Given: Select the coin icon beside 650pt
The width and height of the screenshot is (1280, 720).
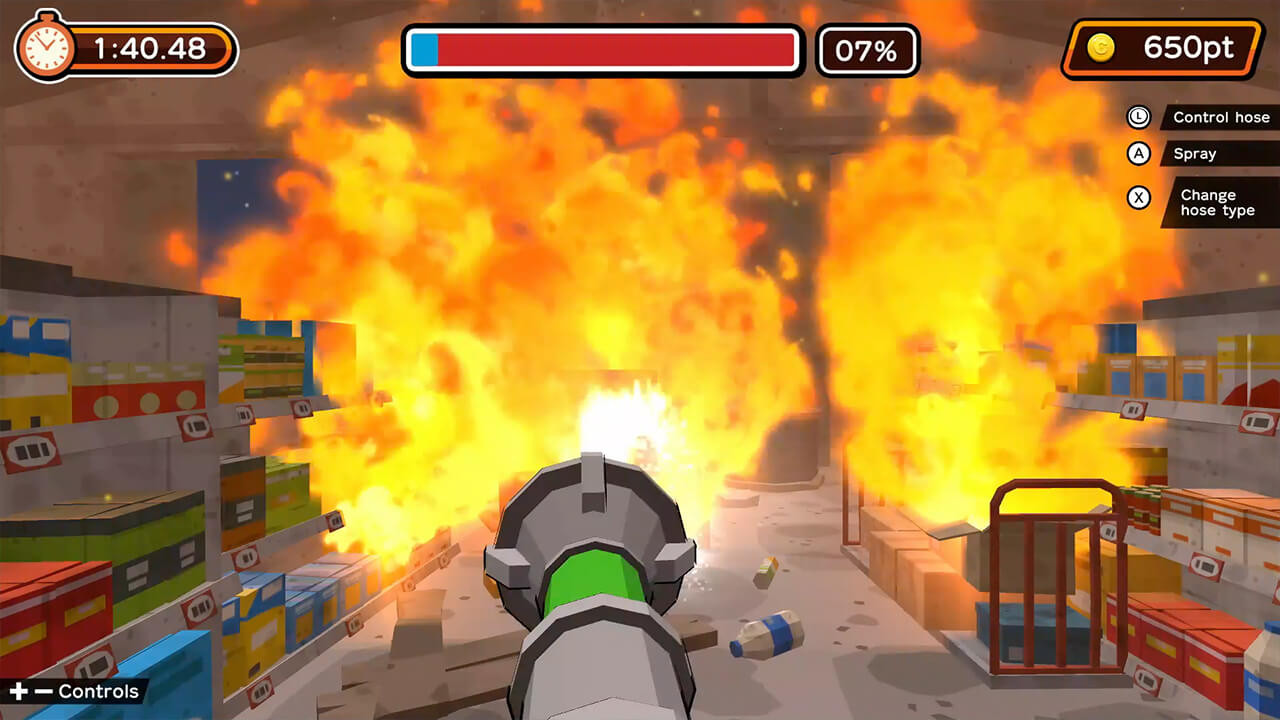Looking at the screenshot, I should click(x=1100, y=47).
